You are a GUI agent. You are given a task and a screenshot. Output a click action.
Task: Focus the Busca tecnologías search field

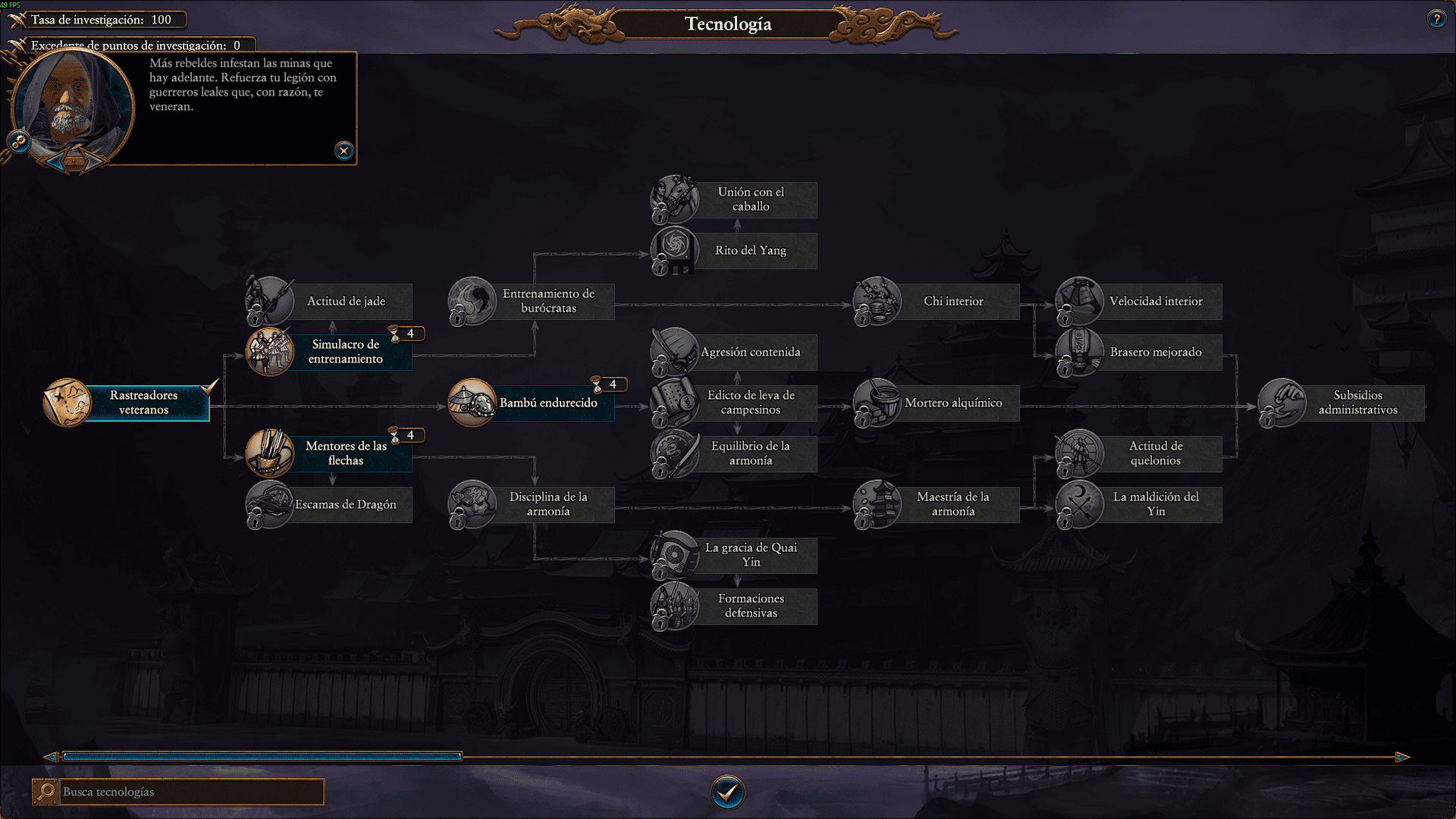(190, 792)
